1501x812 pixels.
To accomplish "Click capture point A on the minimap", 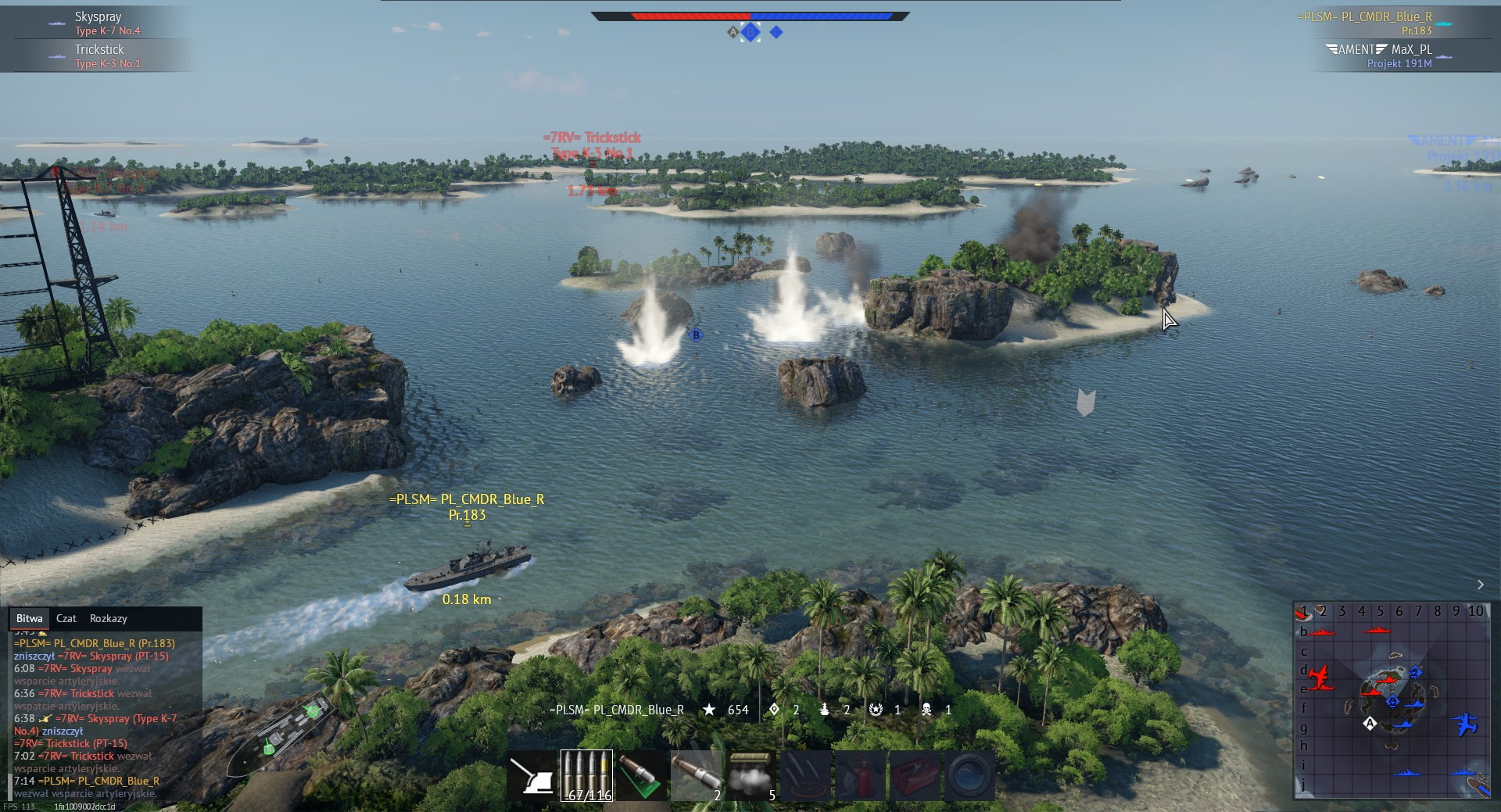I will [1370, 724].
